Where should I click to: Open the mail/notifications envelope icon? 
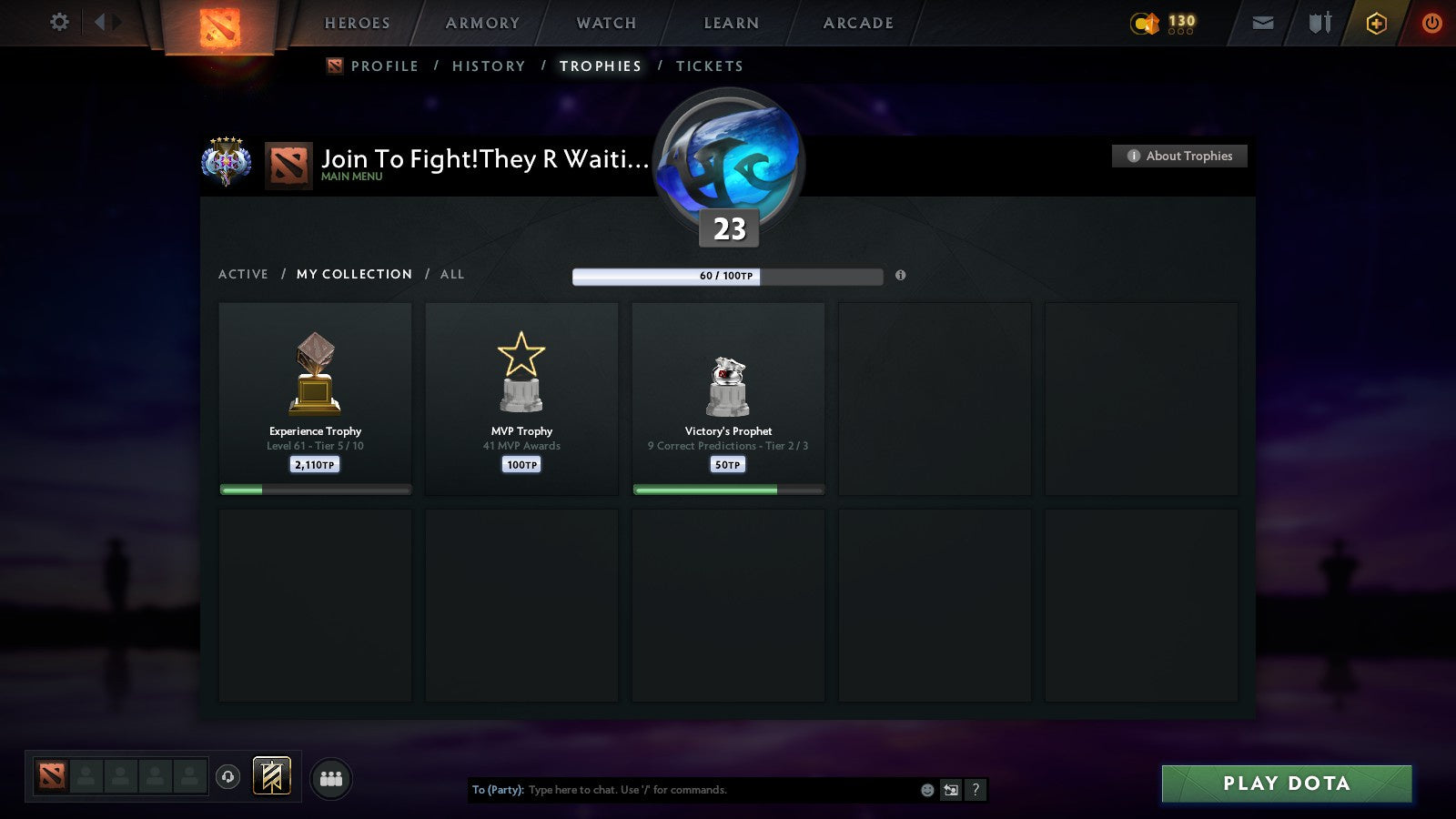(x=1263, y=23)
